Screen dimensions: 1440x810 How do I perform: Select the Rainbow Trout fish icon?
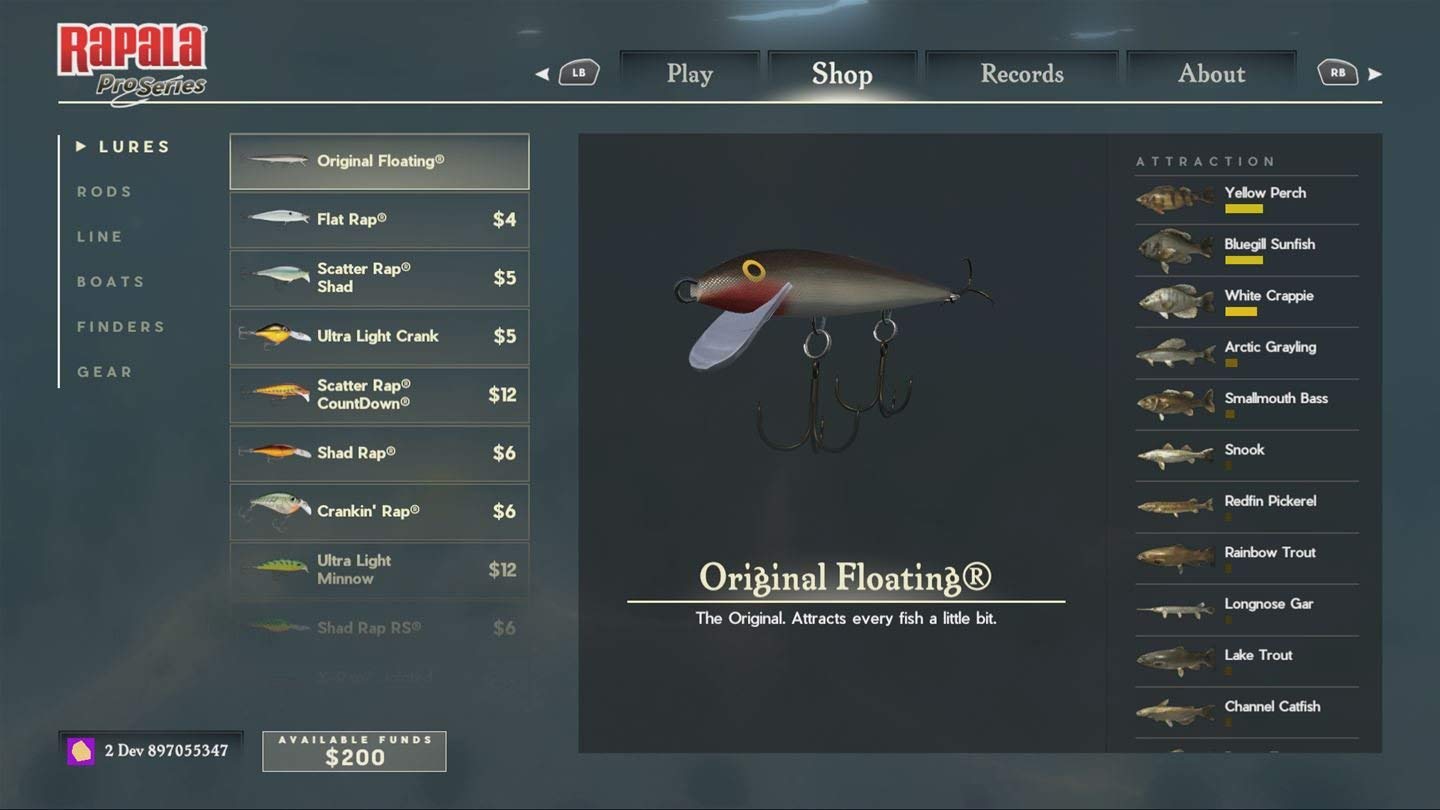tap(1173, 557)
